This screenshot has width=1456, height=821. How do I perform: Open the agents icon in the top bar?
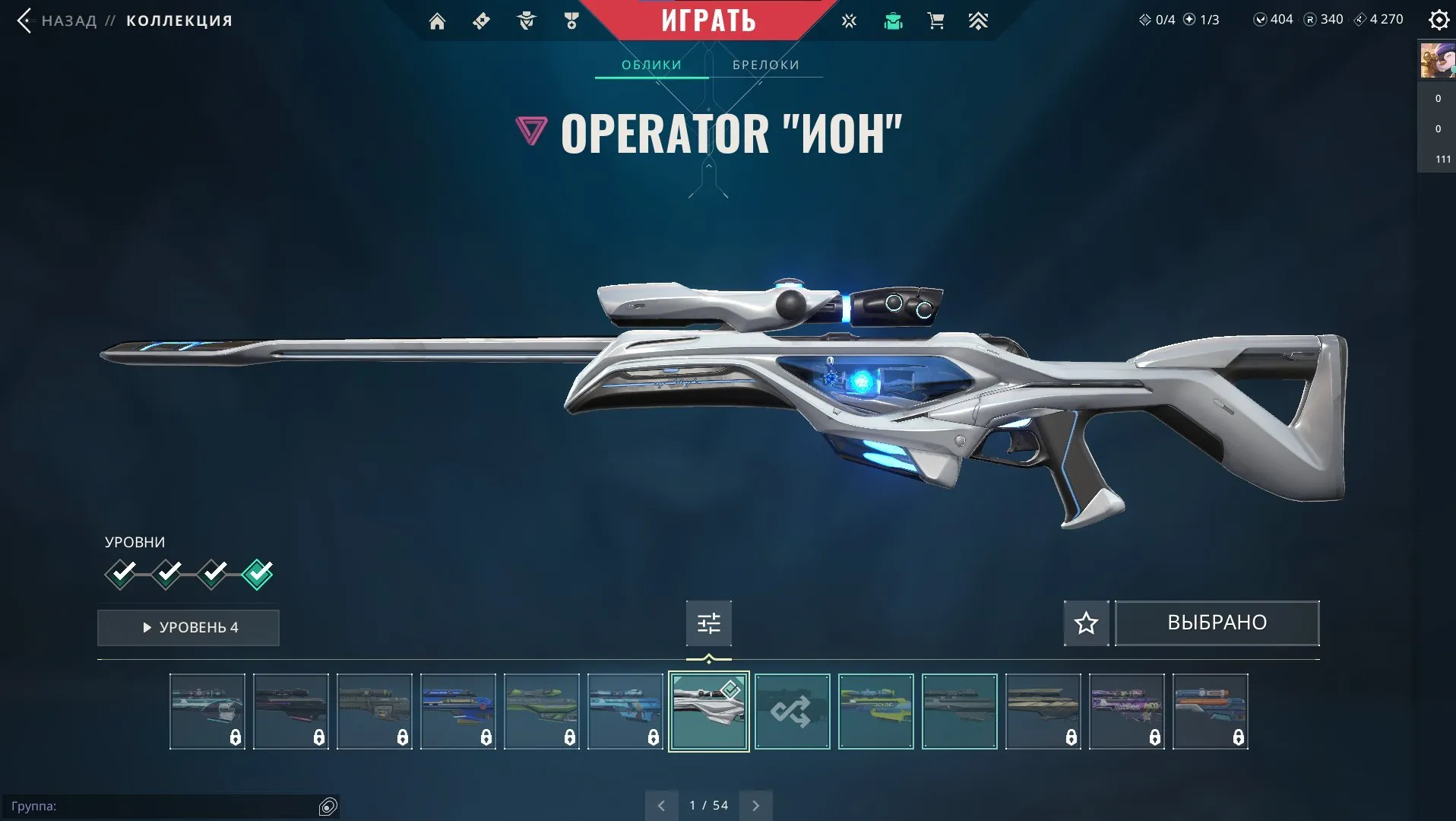pyautogui.click(x=526, y=21)
